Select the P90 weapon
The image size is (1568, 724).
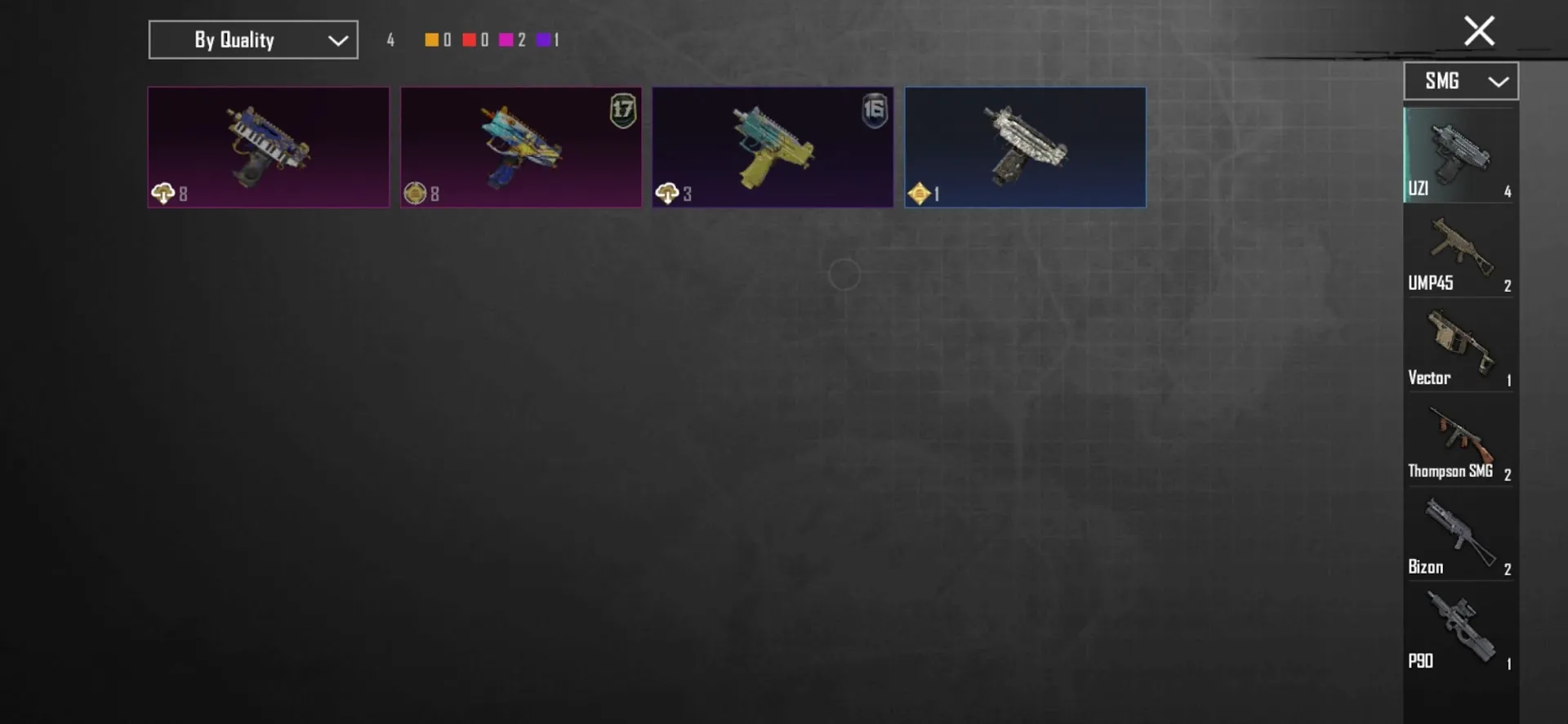1460,629
